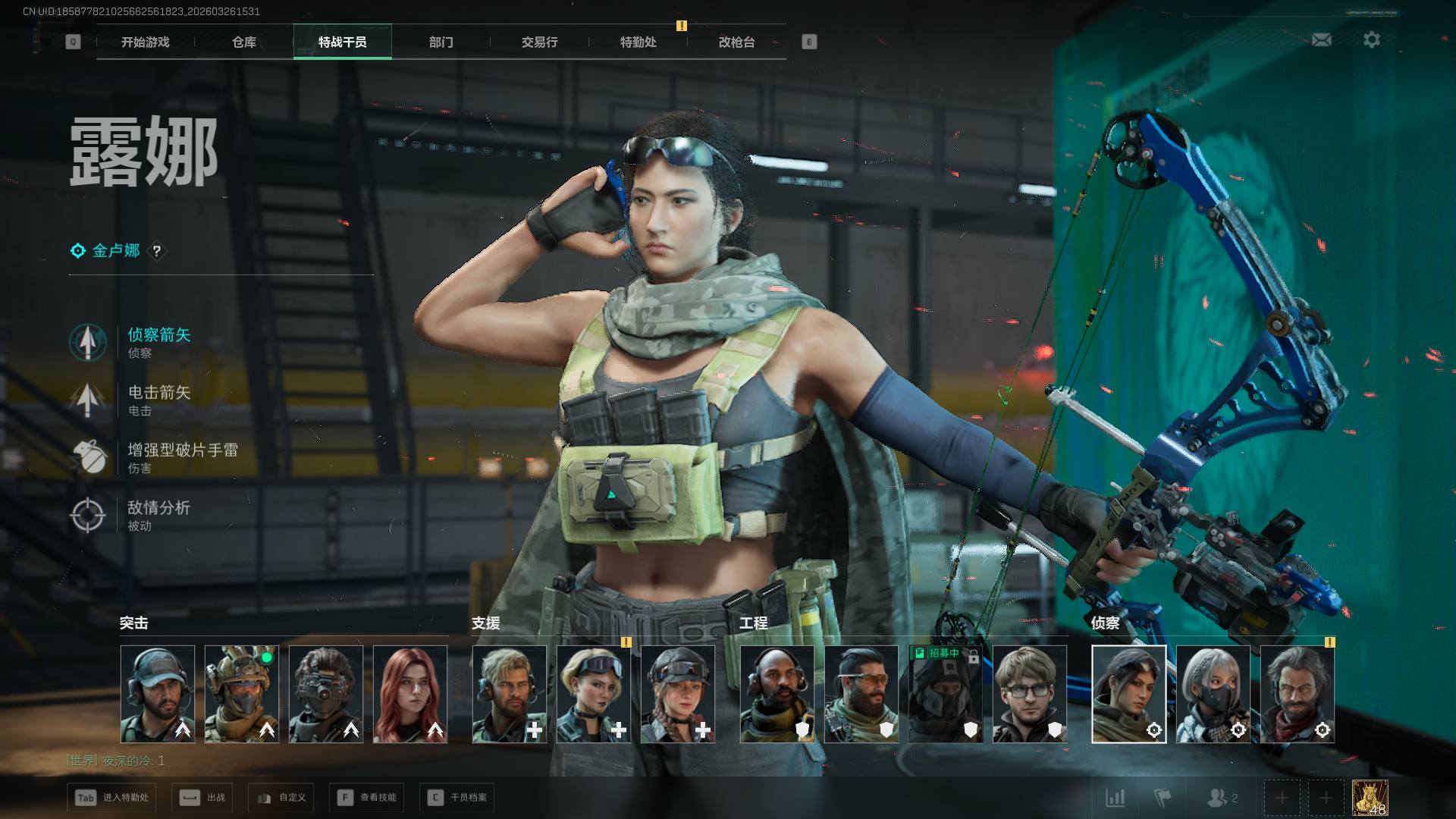Click the question mark beside 金卢娜
The width and height of the screenshot is (1456, 819).
coord(157,251)
